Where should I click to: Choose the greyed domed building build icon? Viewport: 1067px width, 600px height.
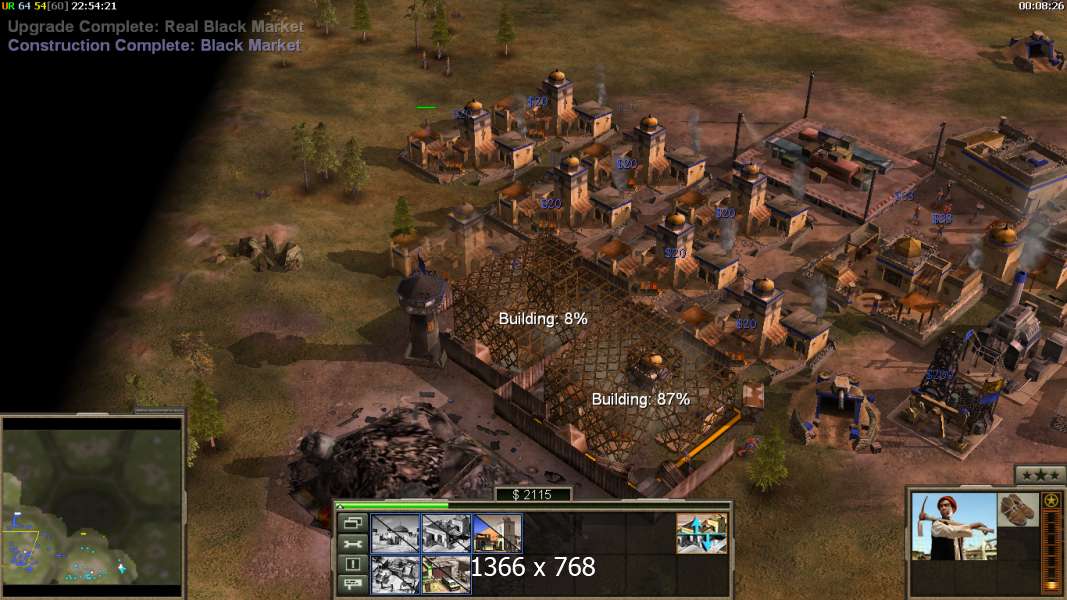coord(395,533)
